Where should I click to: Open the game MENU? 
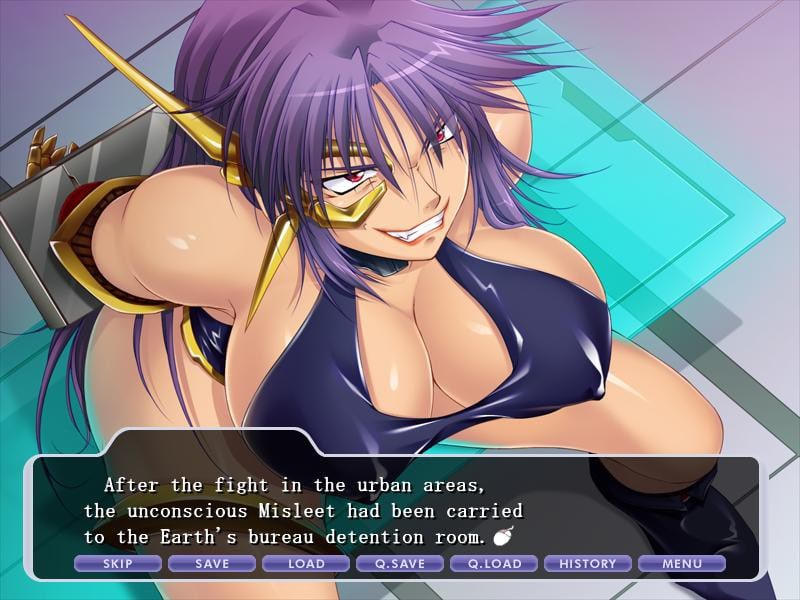[x=682, y=564]
